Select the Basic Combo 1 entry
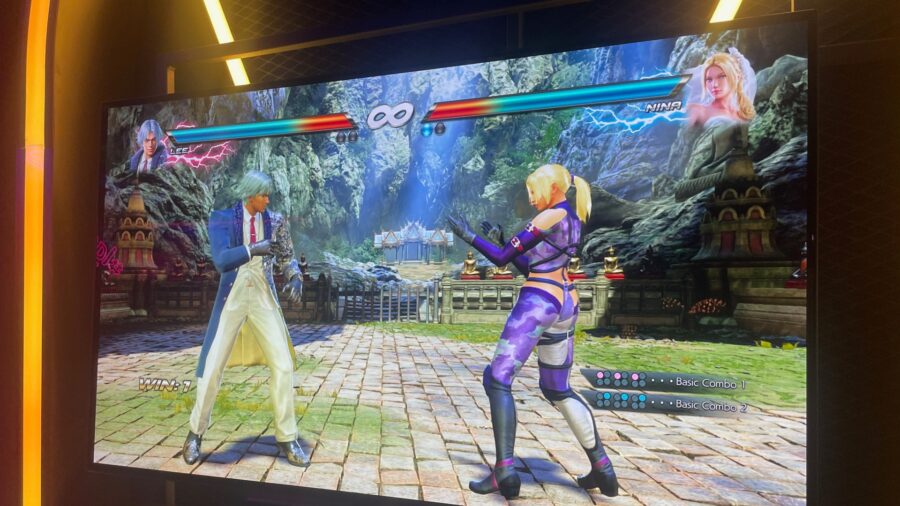Image resolution: width=900 pixels, height=506 pixels. click(x=666, y=381)
